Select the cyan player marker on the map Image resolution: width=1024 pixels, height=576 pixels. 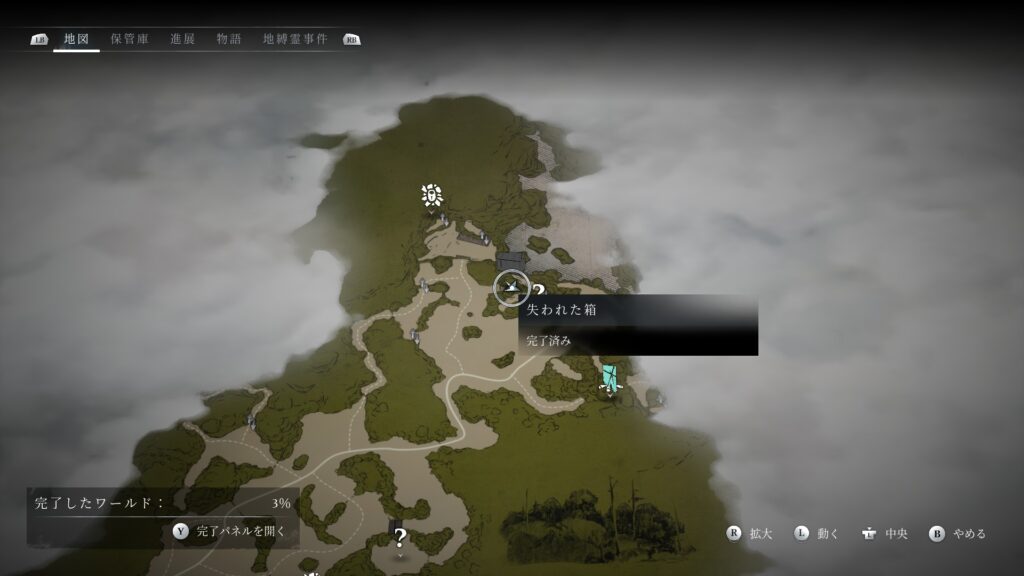(609, 378)
